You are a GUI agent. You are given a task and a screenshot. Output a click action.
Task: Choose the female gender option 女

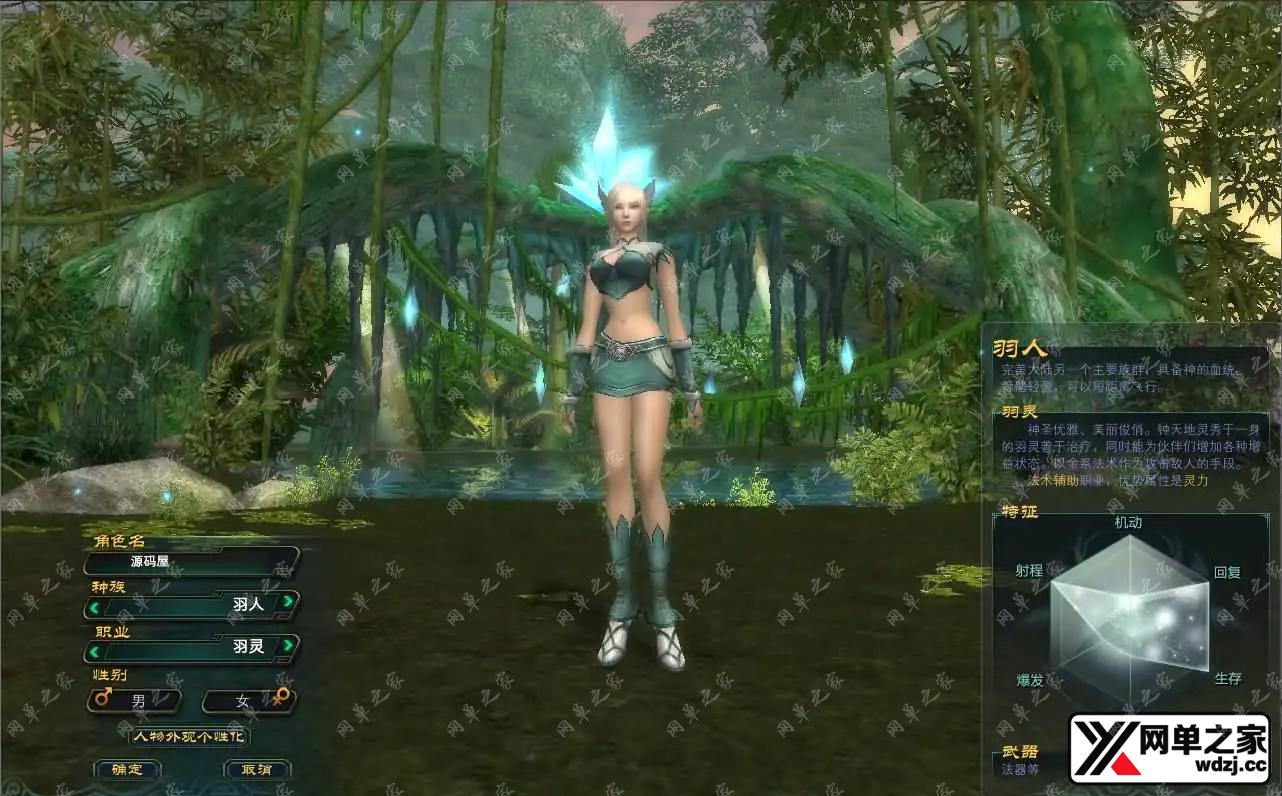pyautogui.click(x=248, y=701)
